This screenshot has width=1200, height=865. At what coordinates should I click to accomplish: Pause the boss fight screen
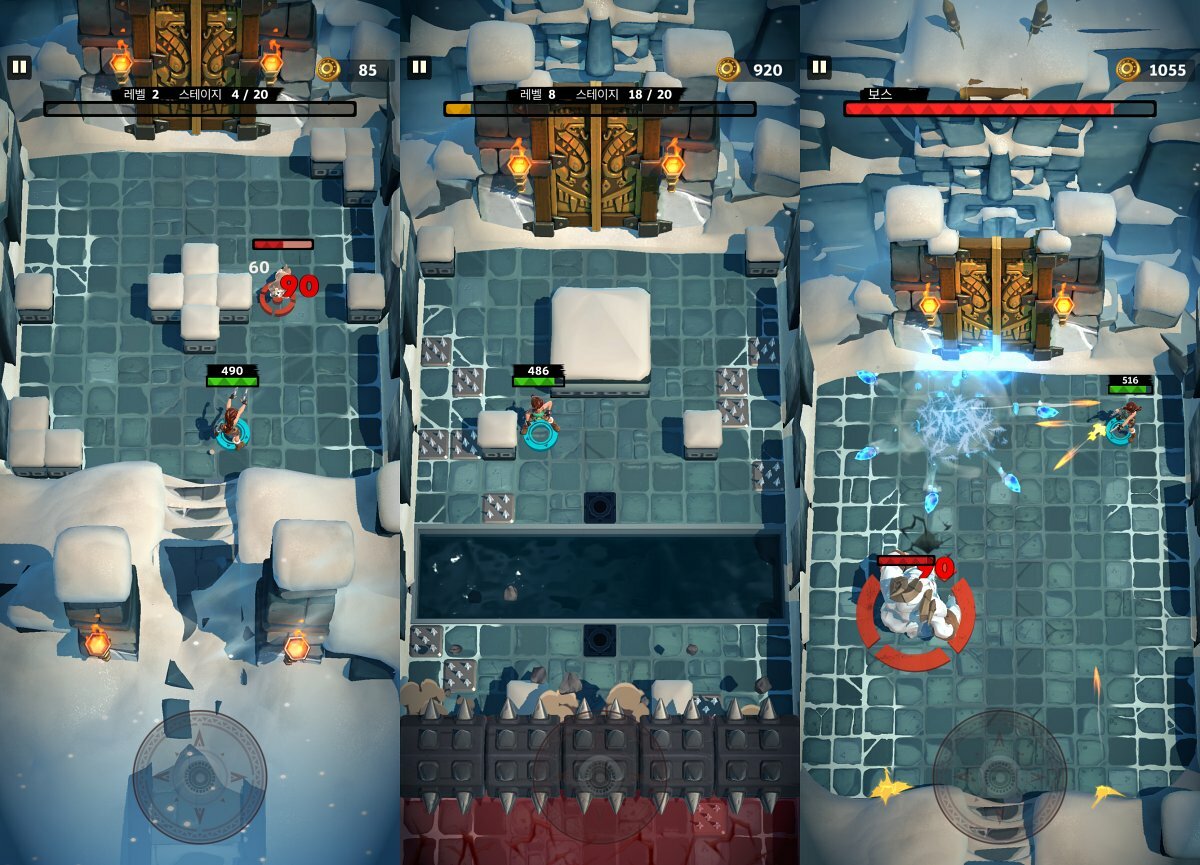[x=819, y=67]
